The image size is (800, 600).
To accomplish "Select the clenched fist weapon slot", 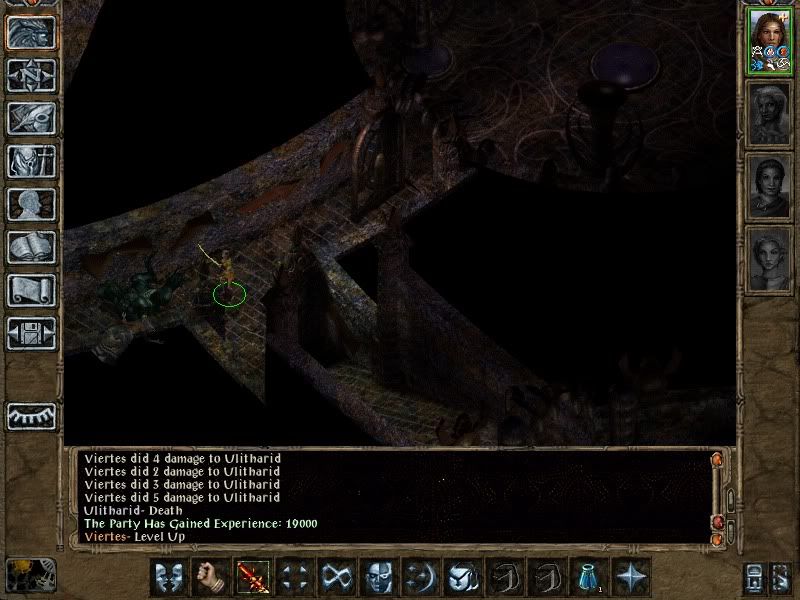I will [211, 577].
